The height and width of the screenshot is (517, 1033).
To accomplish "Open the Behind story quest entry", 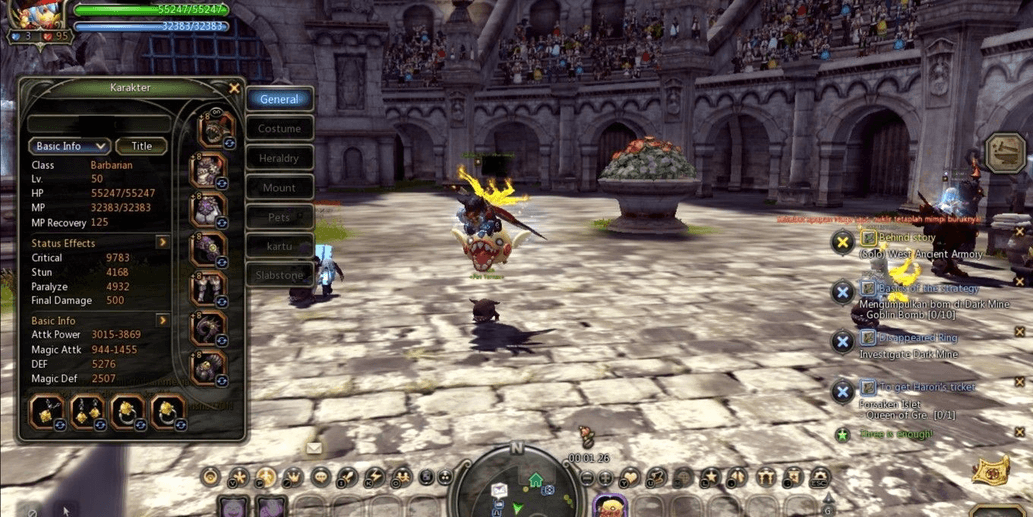I will point(907,238).
